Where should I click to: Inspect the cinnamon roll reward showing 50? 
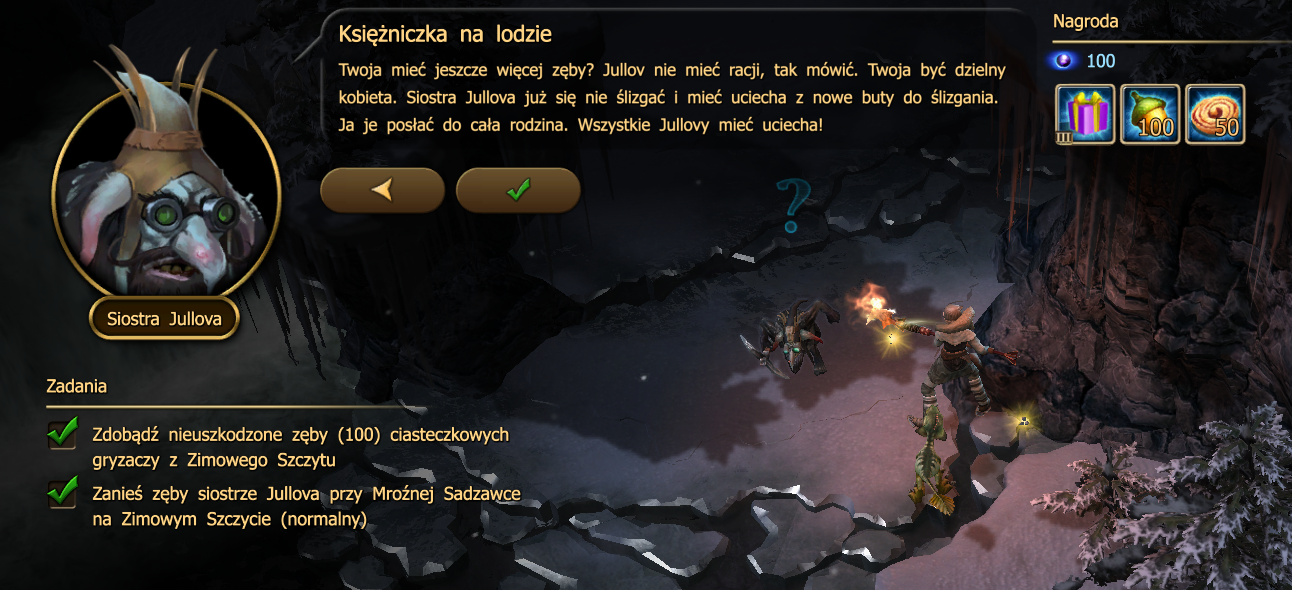tap(1215, 114)
